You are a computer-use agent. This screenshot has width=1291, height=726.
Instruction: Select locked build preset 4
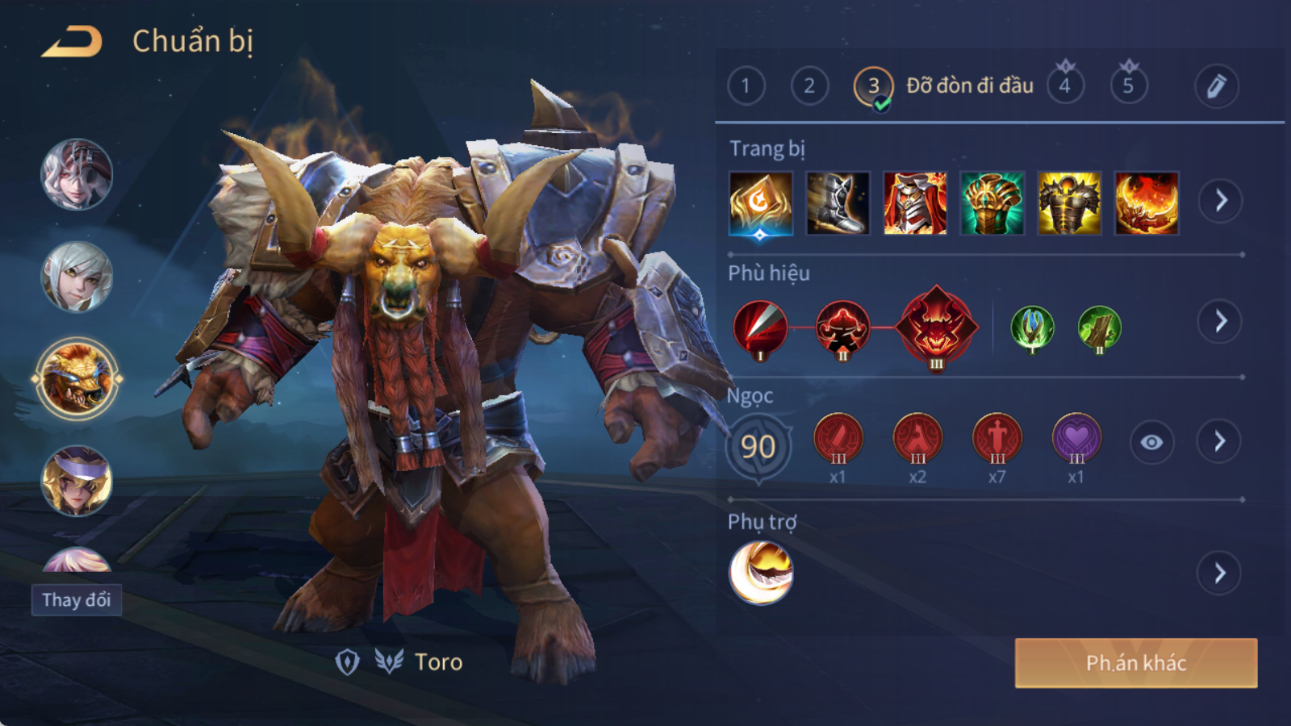pyautogui.click(x=1065, y=86)
